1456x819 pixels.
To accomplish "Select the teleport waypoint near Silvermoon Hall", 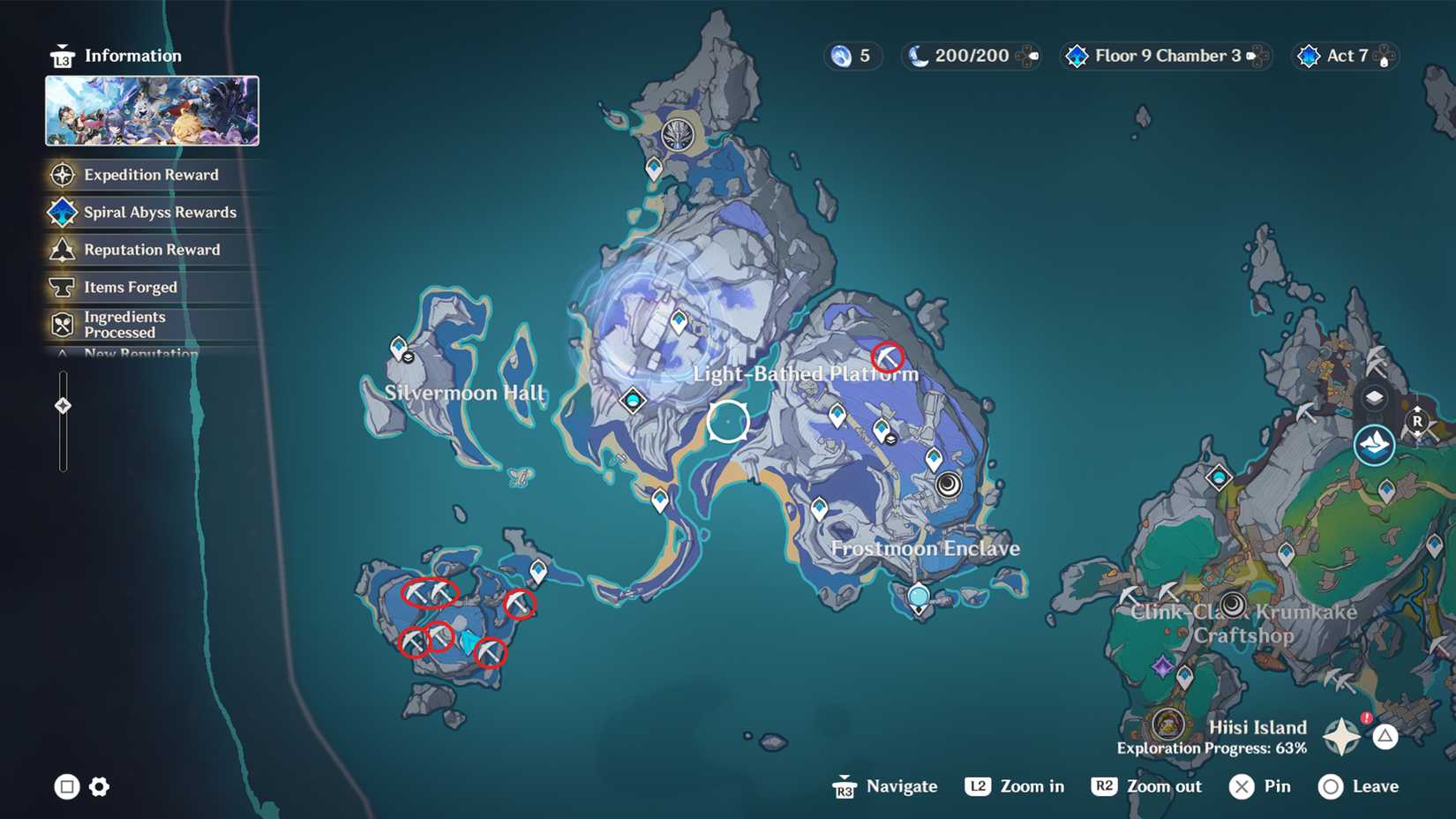I will tap(400, 345).
